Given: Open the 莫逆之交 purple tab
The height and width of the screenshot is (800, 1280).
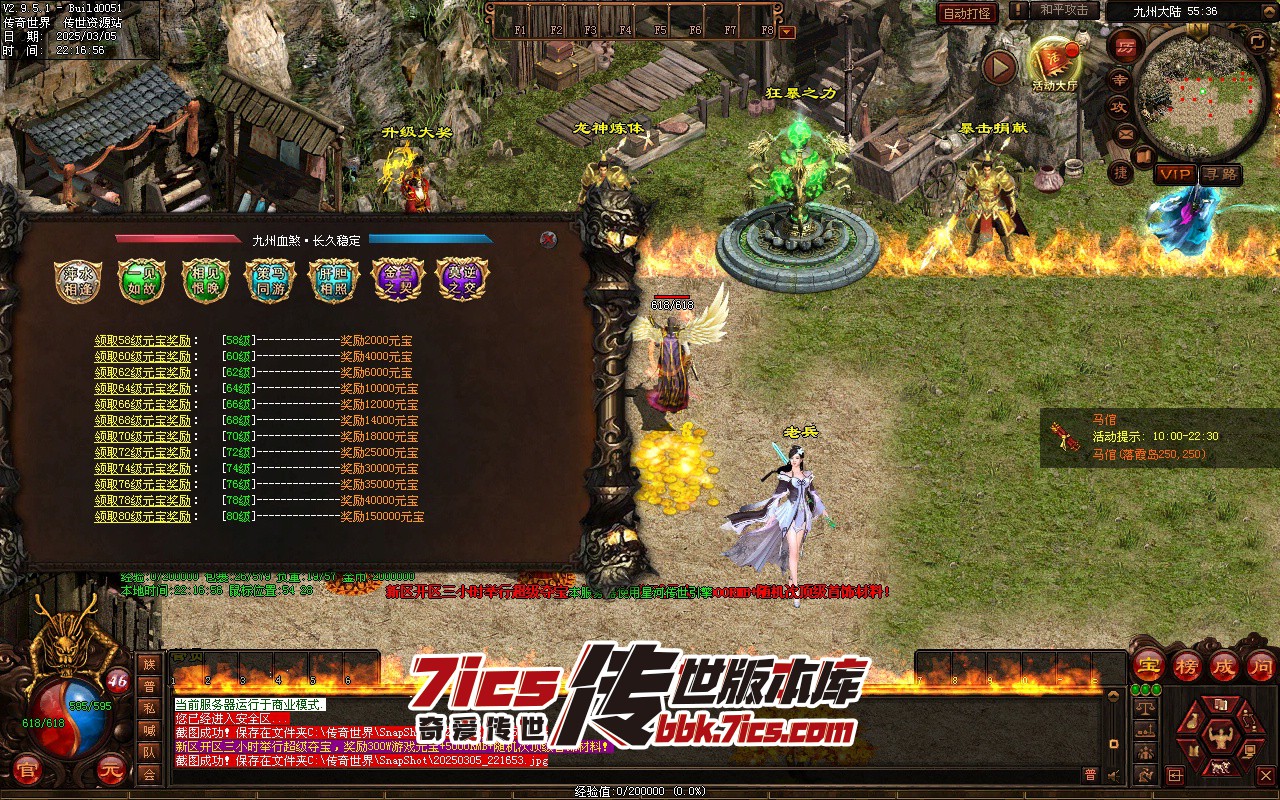Looking at the screenshot, I should pyautogui.click(x=460, y=281).
